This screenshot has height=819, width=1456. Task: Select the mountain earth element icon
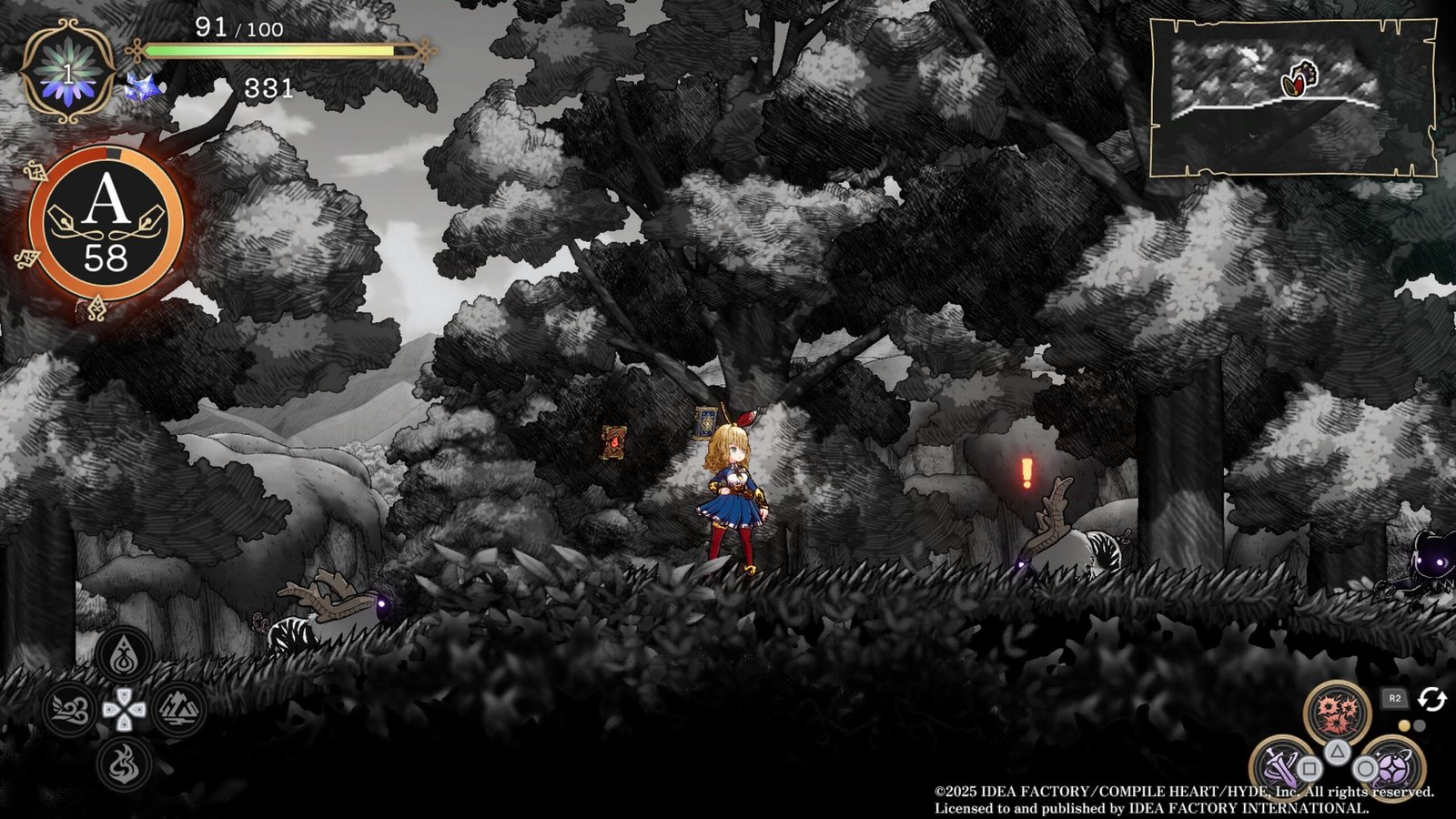point(177,709)
